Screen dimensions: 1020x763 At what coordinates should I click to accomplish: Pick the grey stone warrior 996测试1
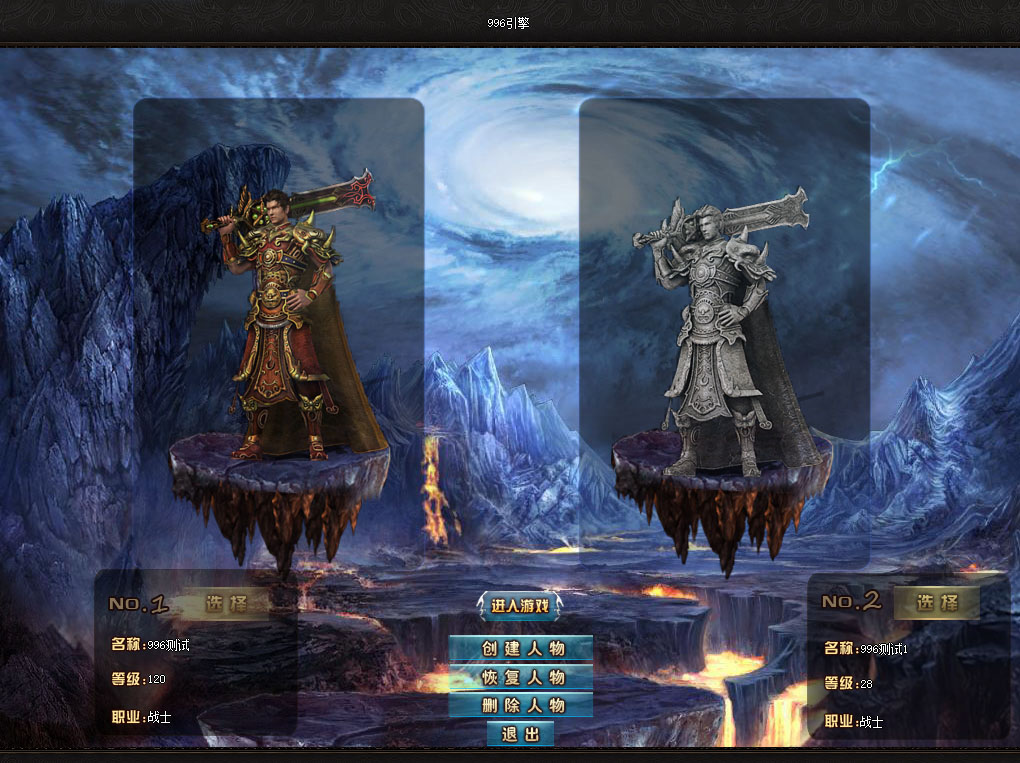tap(715, 330)
